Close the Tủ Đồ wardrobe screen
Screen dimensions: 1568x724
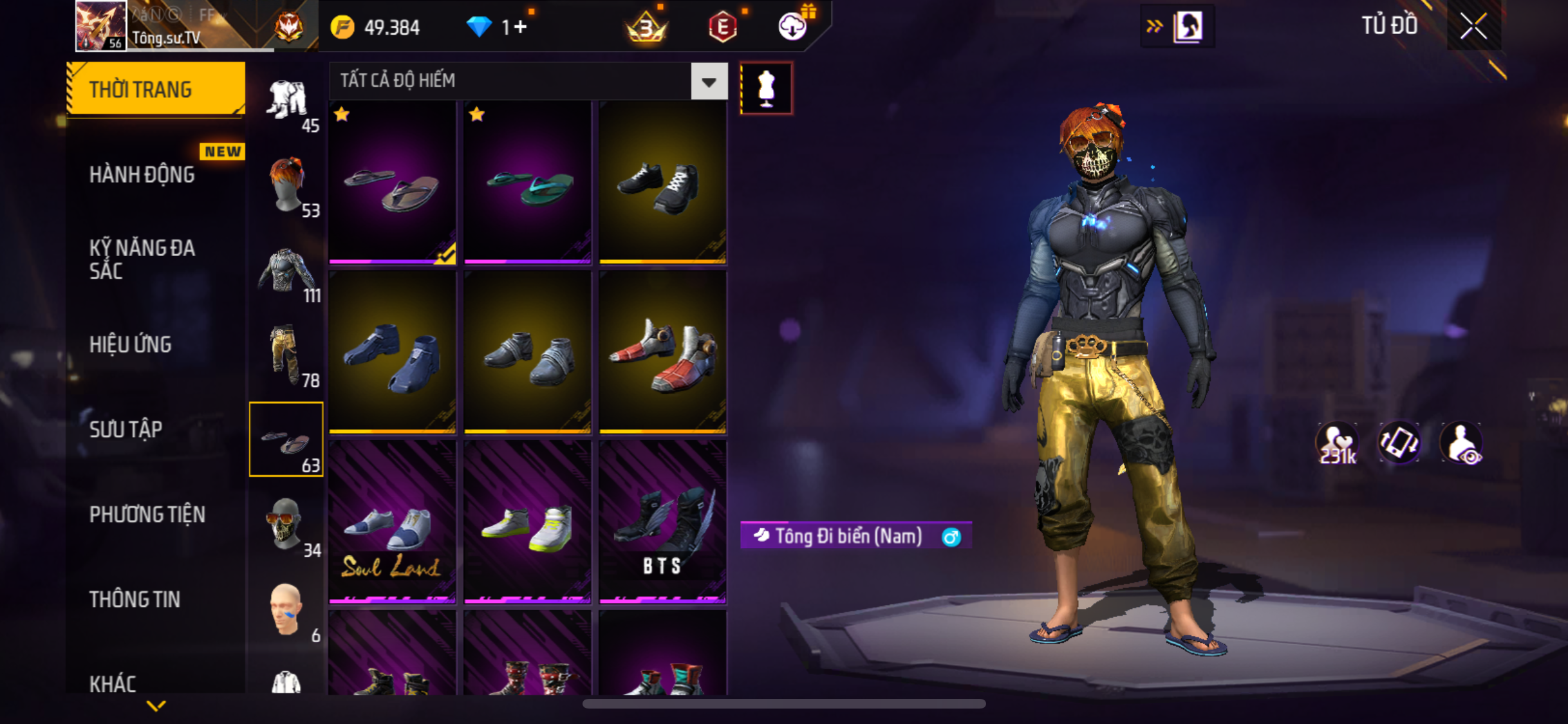point(1473,26)
